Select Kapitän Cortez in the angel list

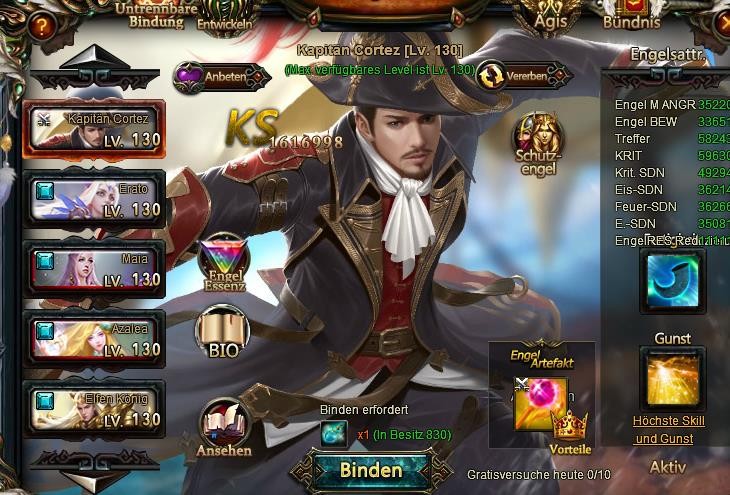point(93,128)
